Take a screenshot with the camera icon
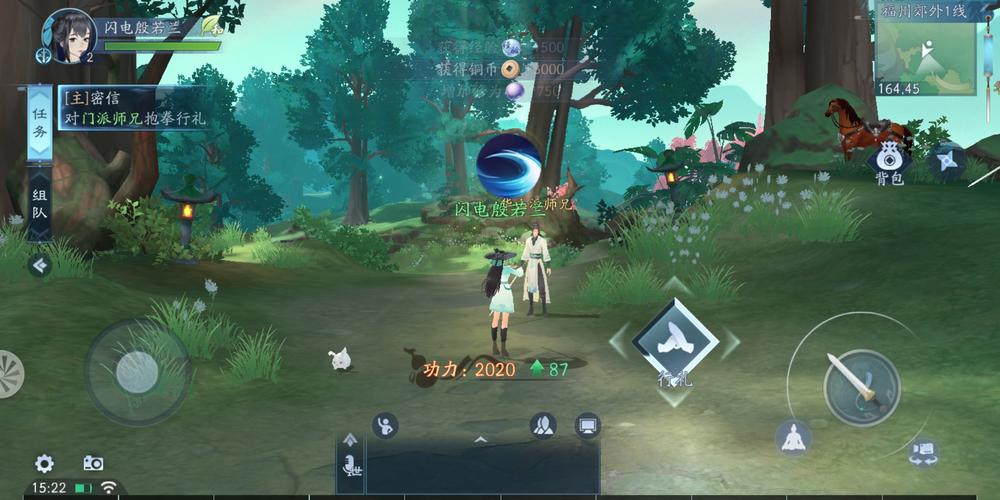The image size is (1000, 500). click(93, 463)
